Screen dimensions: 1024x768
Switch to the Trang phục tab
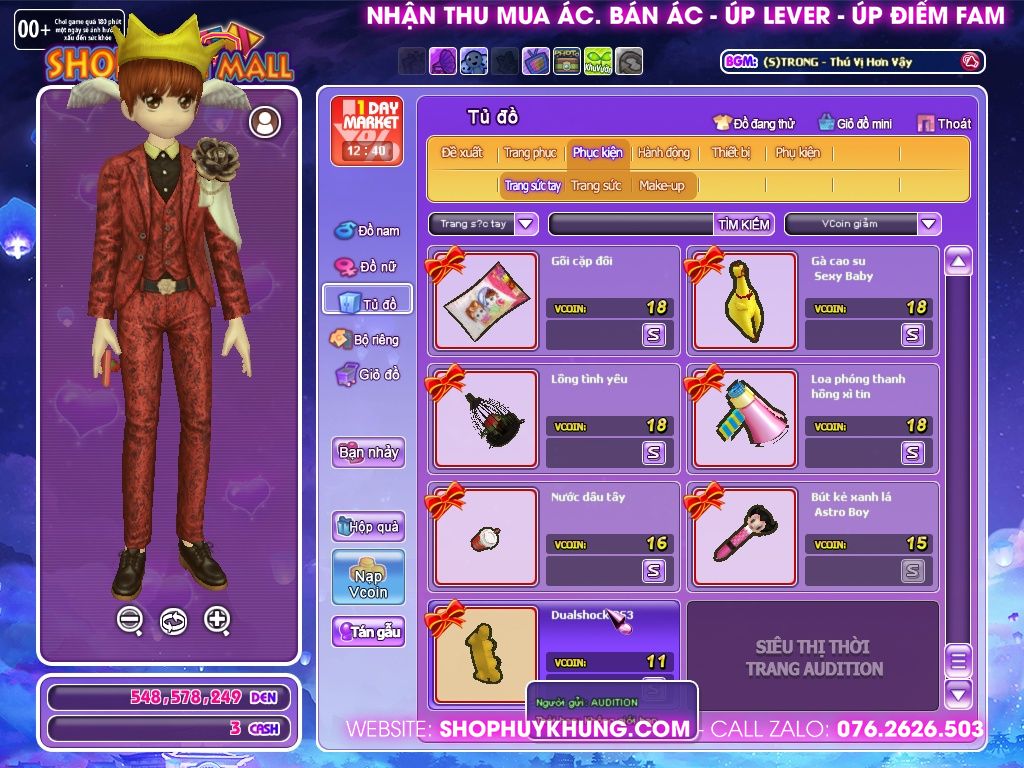click(530, 153)
